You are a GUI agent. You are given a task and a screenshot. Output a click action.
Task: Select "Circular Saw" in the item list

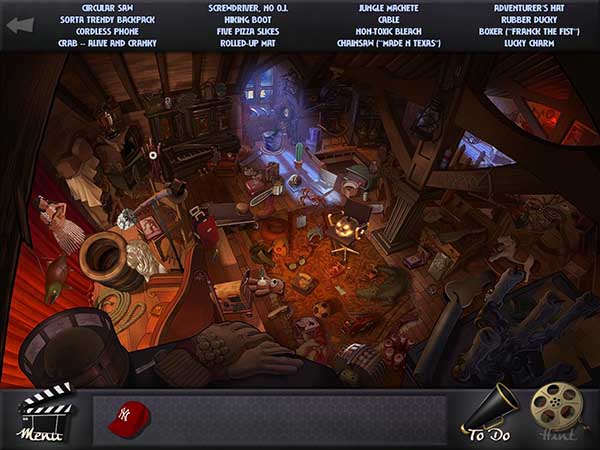click(109, 8)
